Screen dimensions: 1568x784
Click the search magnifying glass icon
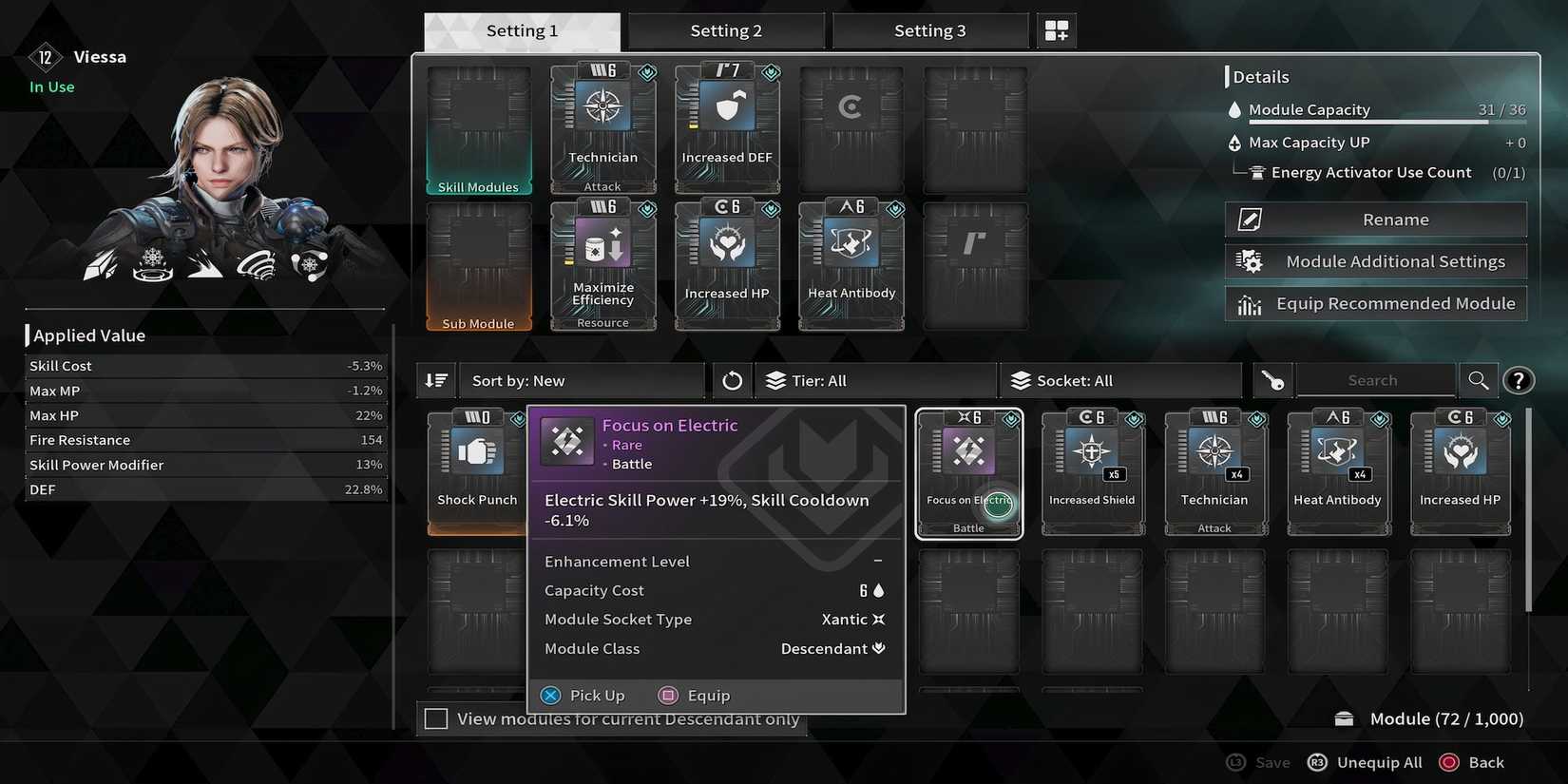click(x=1479, y=380)
